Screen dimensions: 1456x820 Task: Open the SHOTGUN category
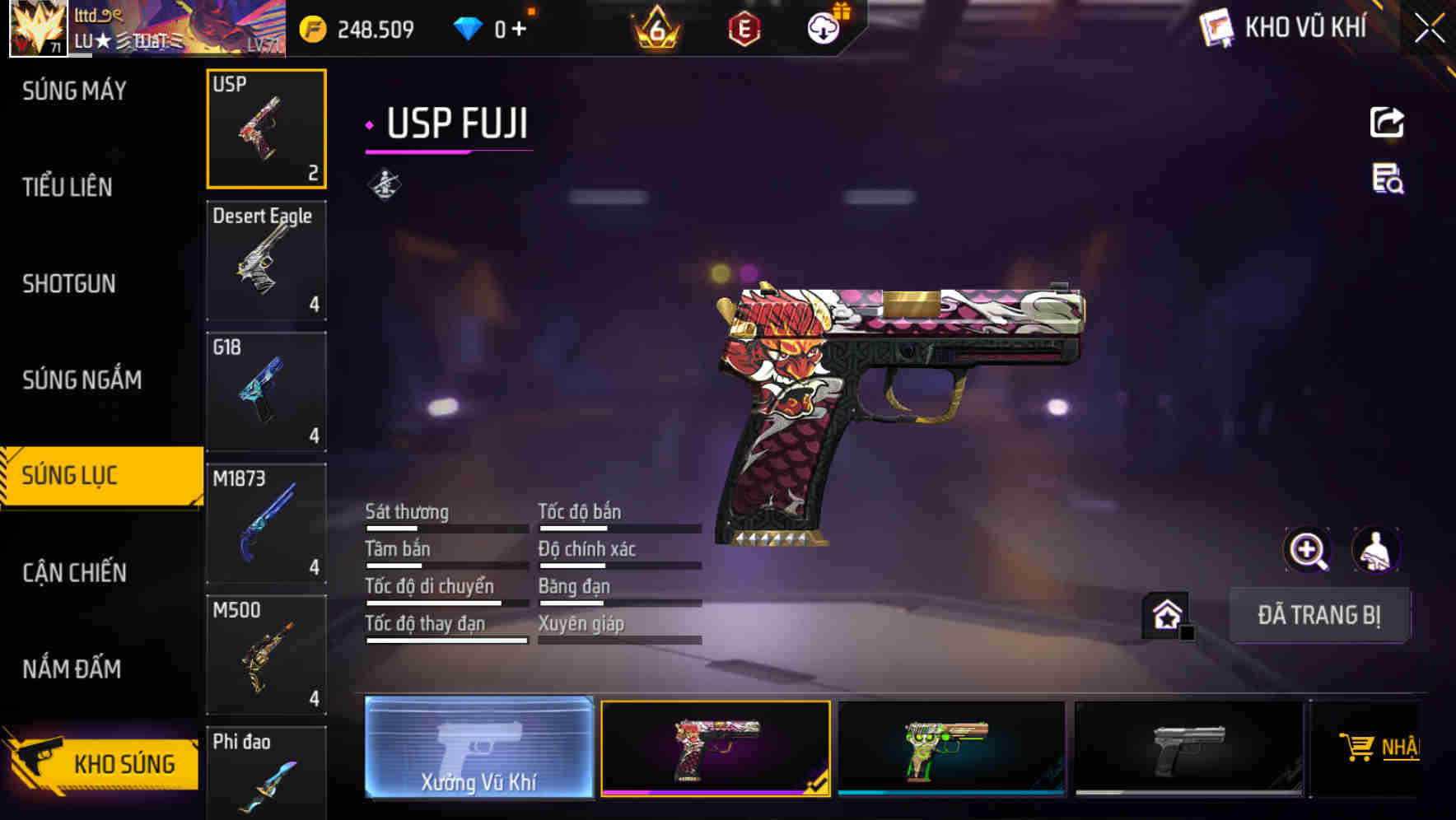click(68, 283)
